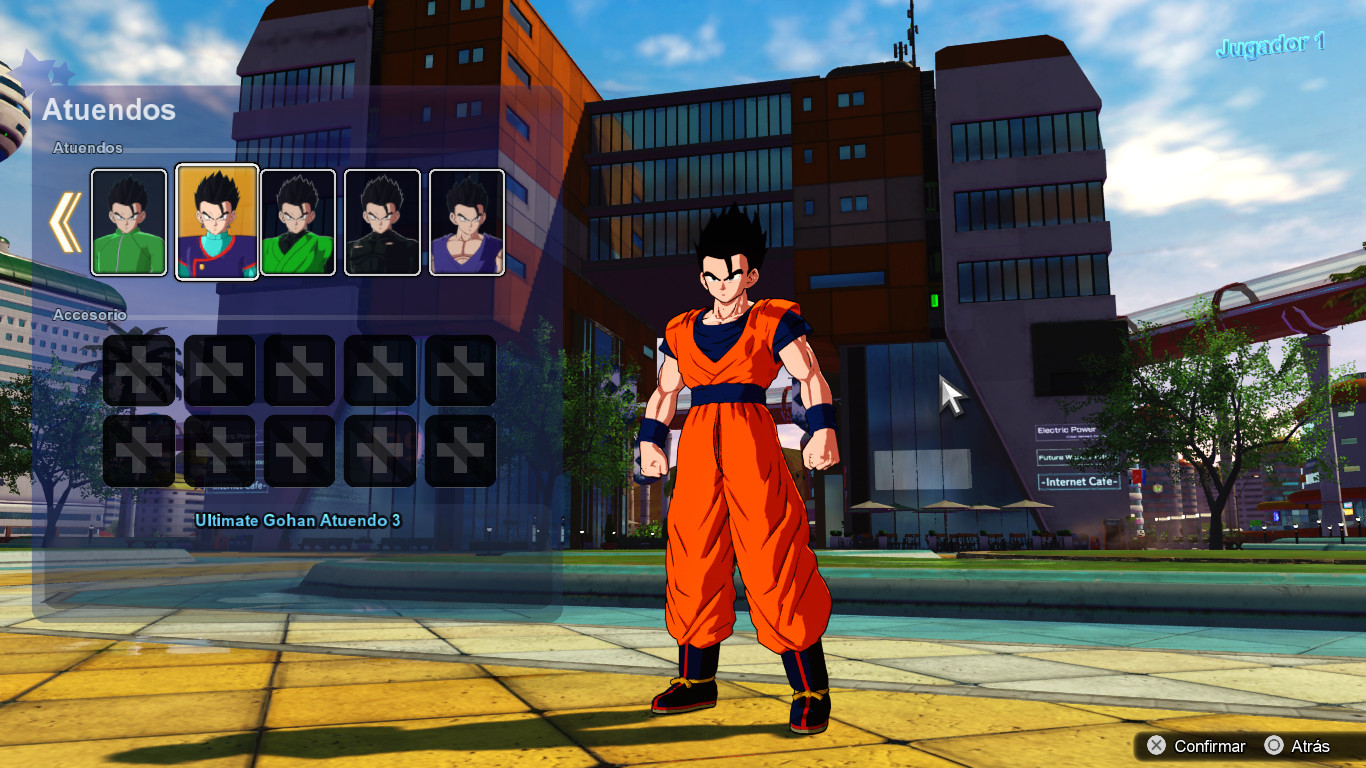Click the Jugador 1 indicator
This screenshot has width=1366, height=768.
click(x=1271, y=43)
